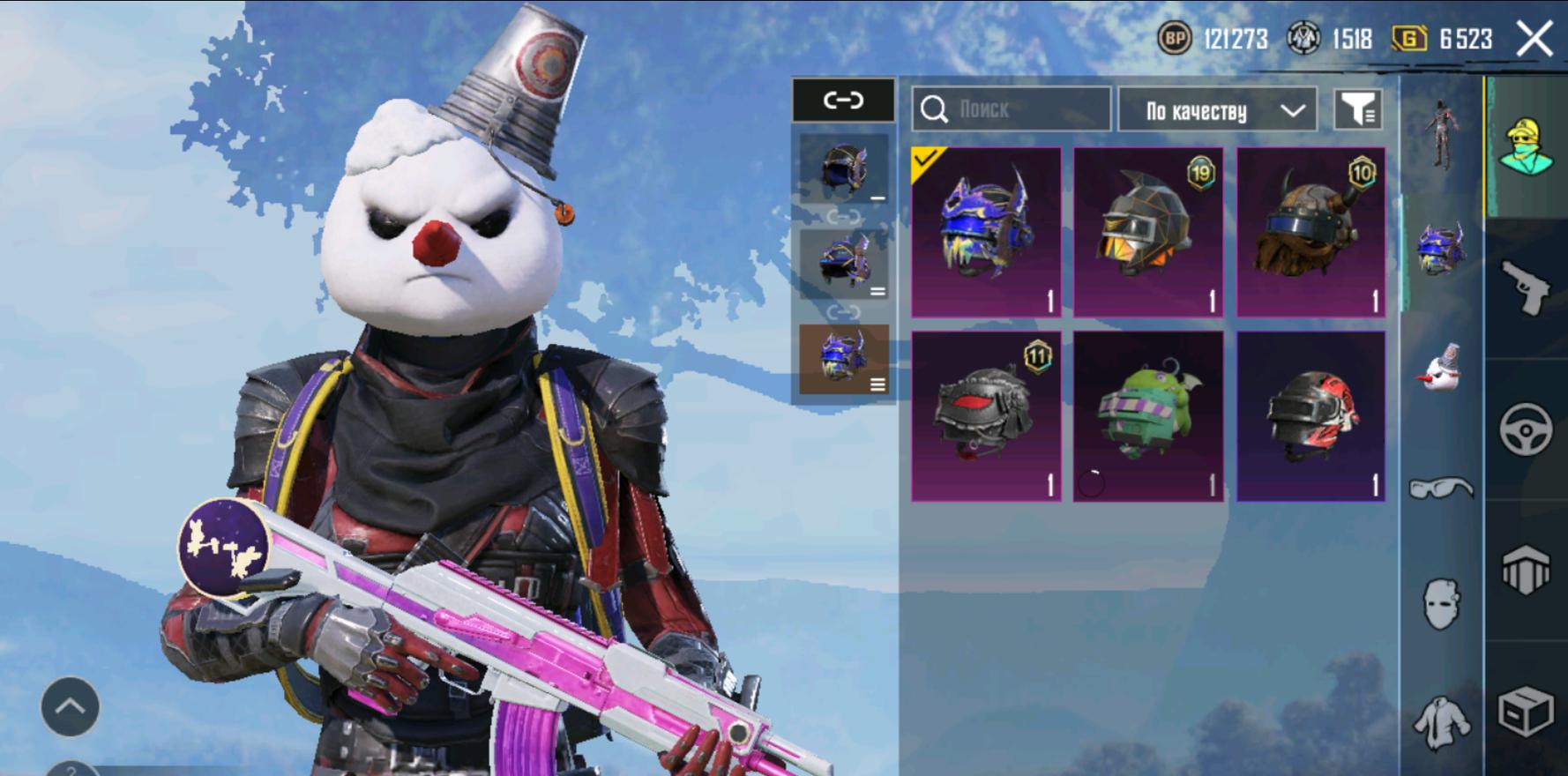Open the filter funnel button
The image size is (1568, 776).
click(1357, 110)
